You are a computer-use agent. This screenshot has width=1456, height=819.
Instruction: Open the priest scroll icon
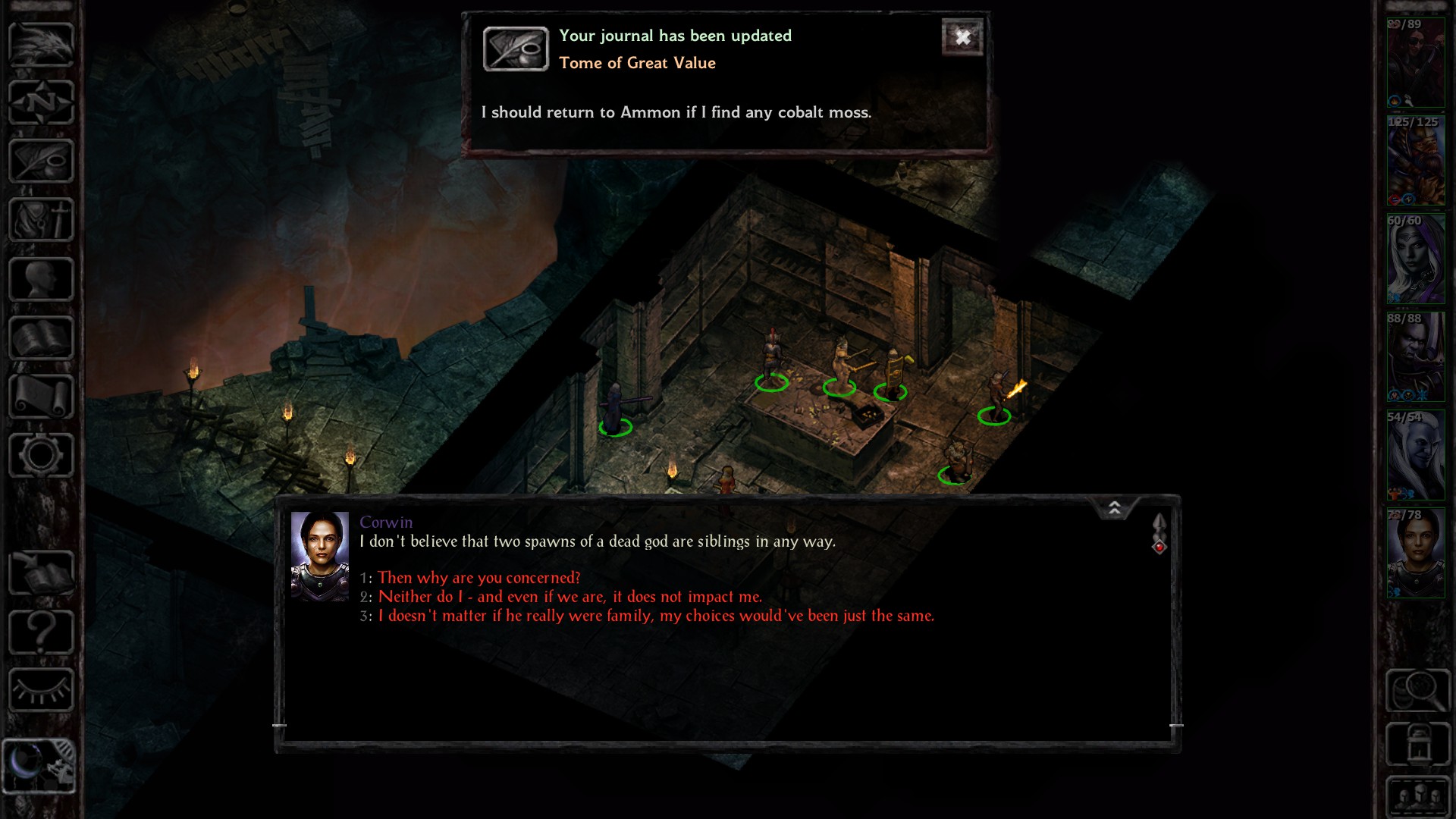[41, 397]
